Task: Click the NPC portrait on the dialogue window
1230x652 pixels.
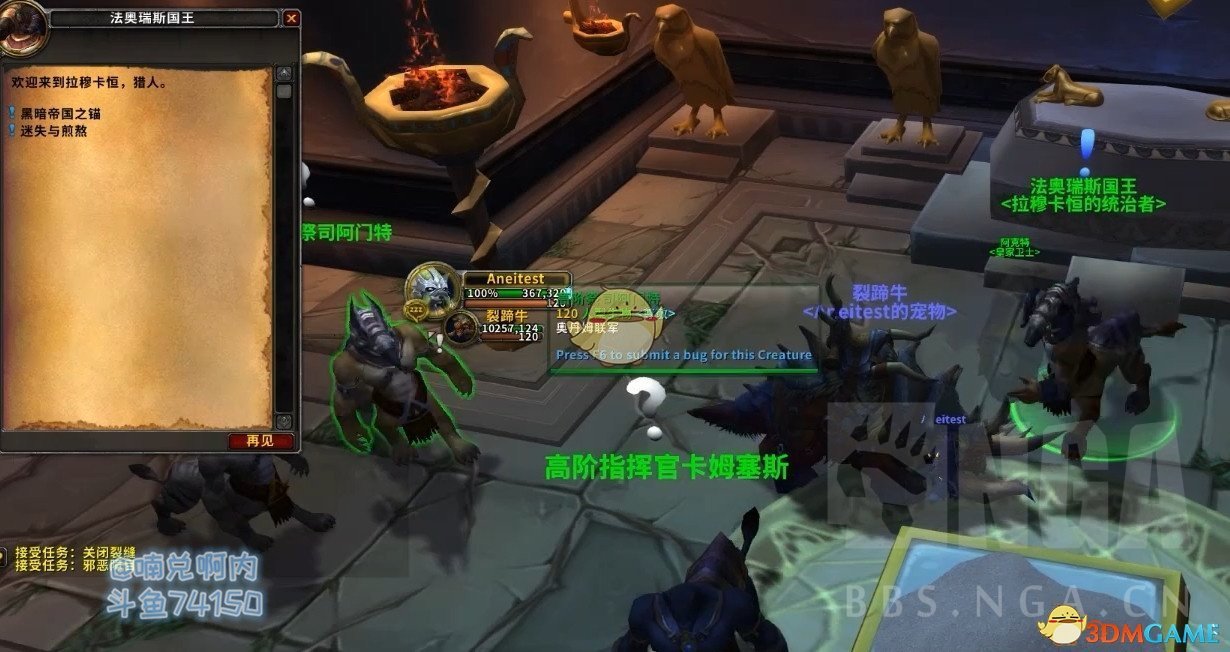Action: click(x=22, y=25)
